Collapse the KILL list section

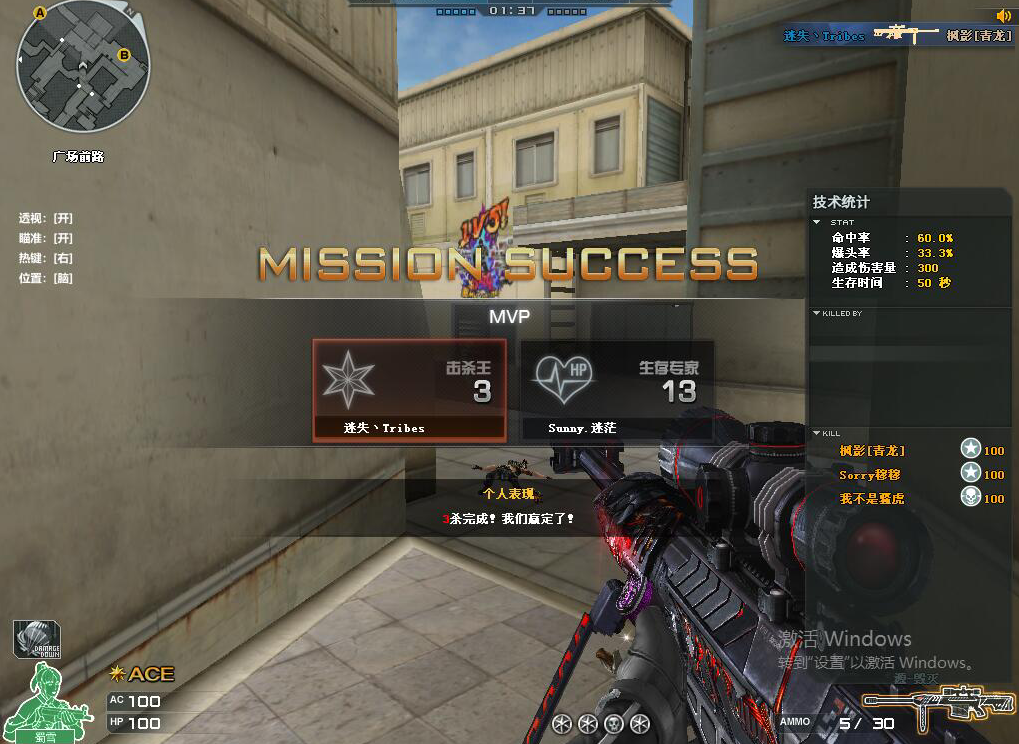[x=817, y=433]
